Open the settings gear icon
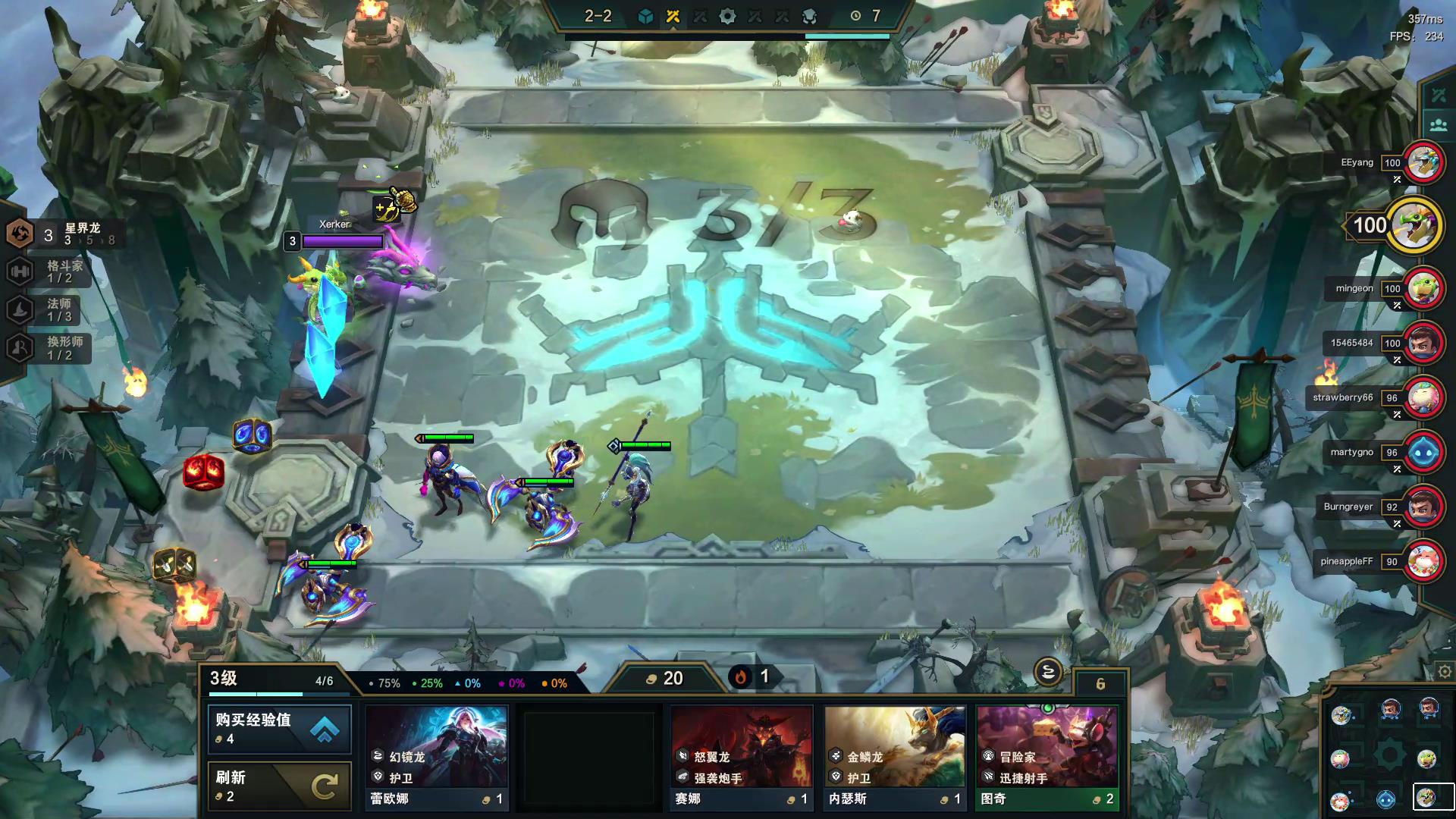 (1445, 672)
